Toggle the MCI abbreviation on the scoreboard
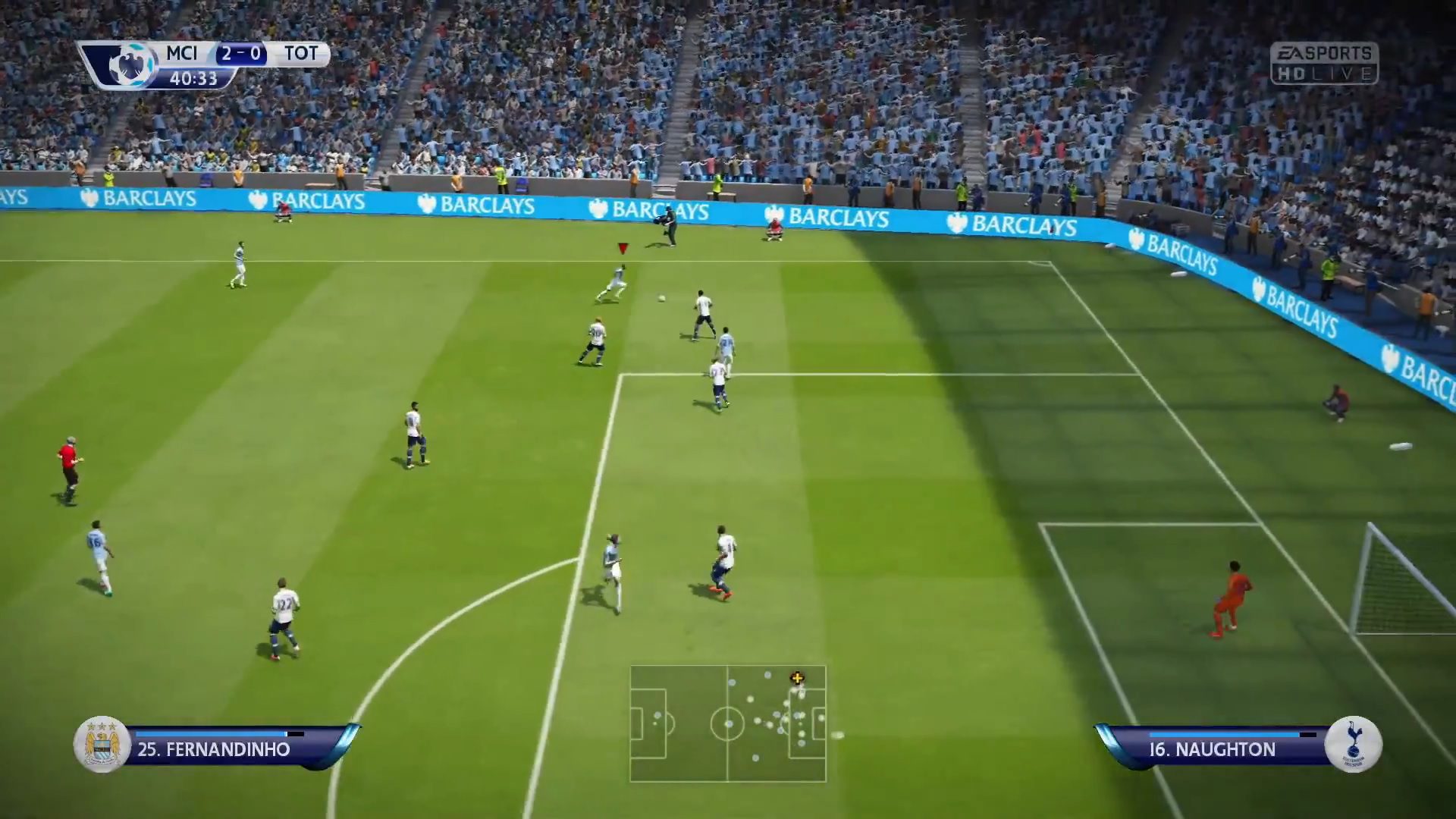The width and height of the screenshot is (1456, 819). tap(182, 54)
